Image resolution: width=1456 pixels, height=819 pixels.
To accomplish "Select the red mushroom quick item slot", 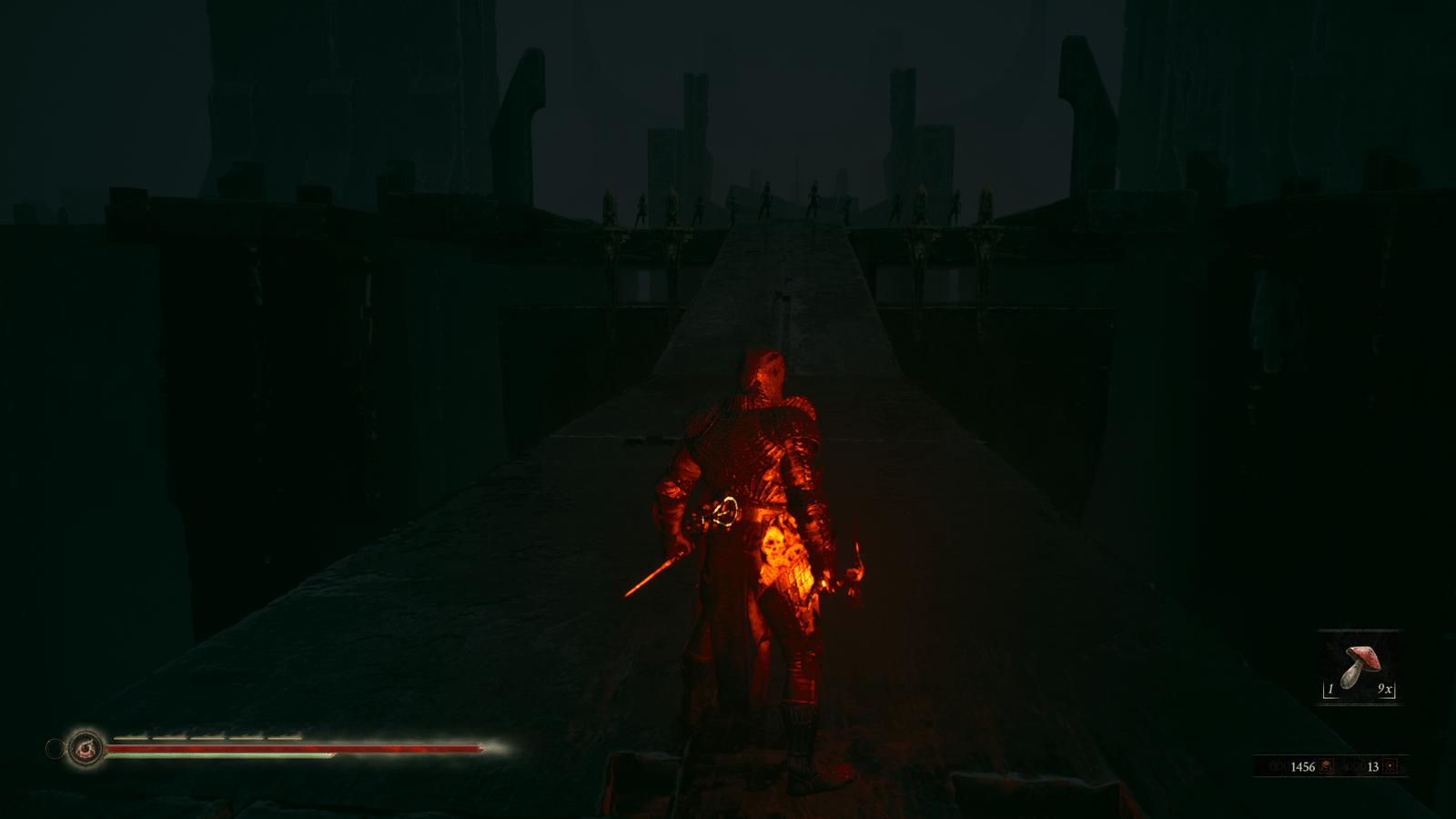I will (x=1360, y=668).
